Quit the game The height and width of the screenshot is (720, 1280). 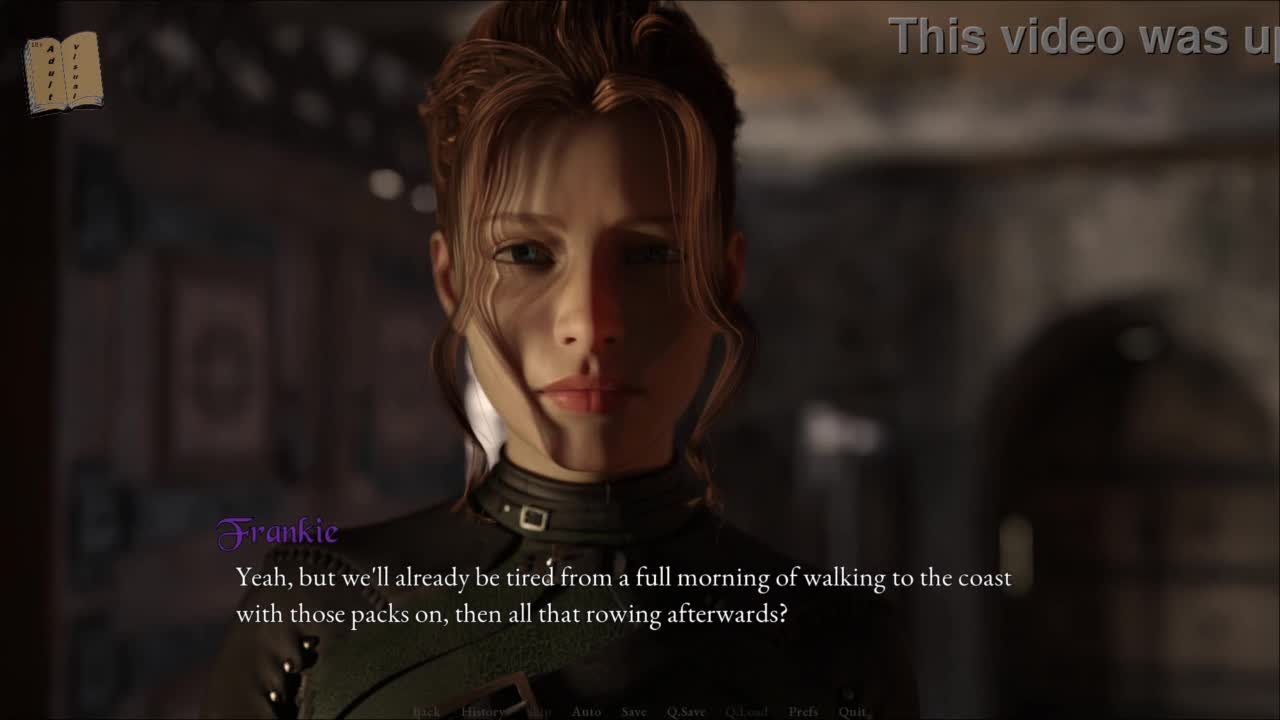[852, 712]
